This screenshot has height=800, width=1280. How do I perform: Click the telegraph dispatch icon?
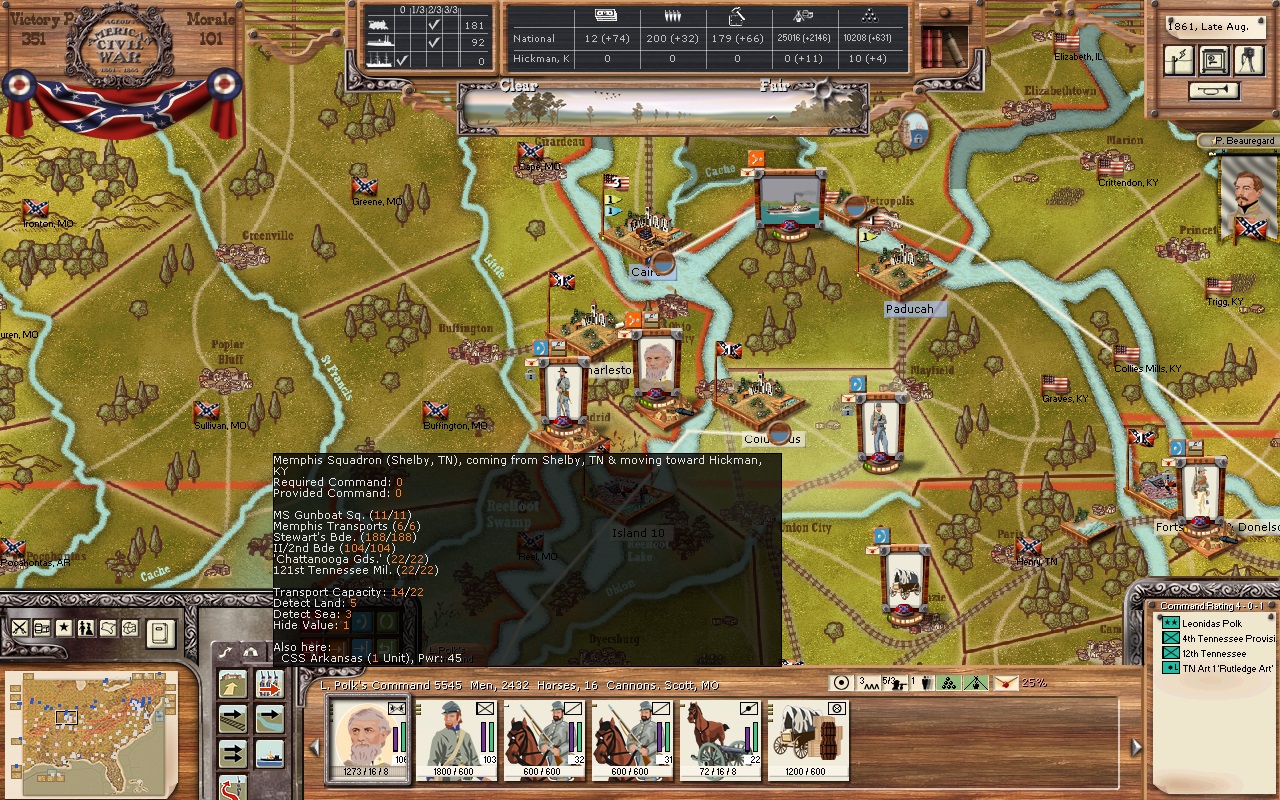[1179, 60]
